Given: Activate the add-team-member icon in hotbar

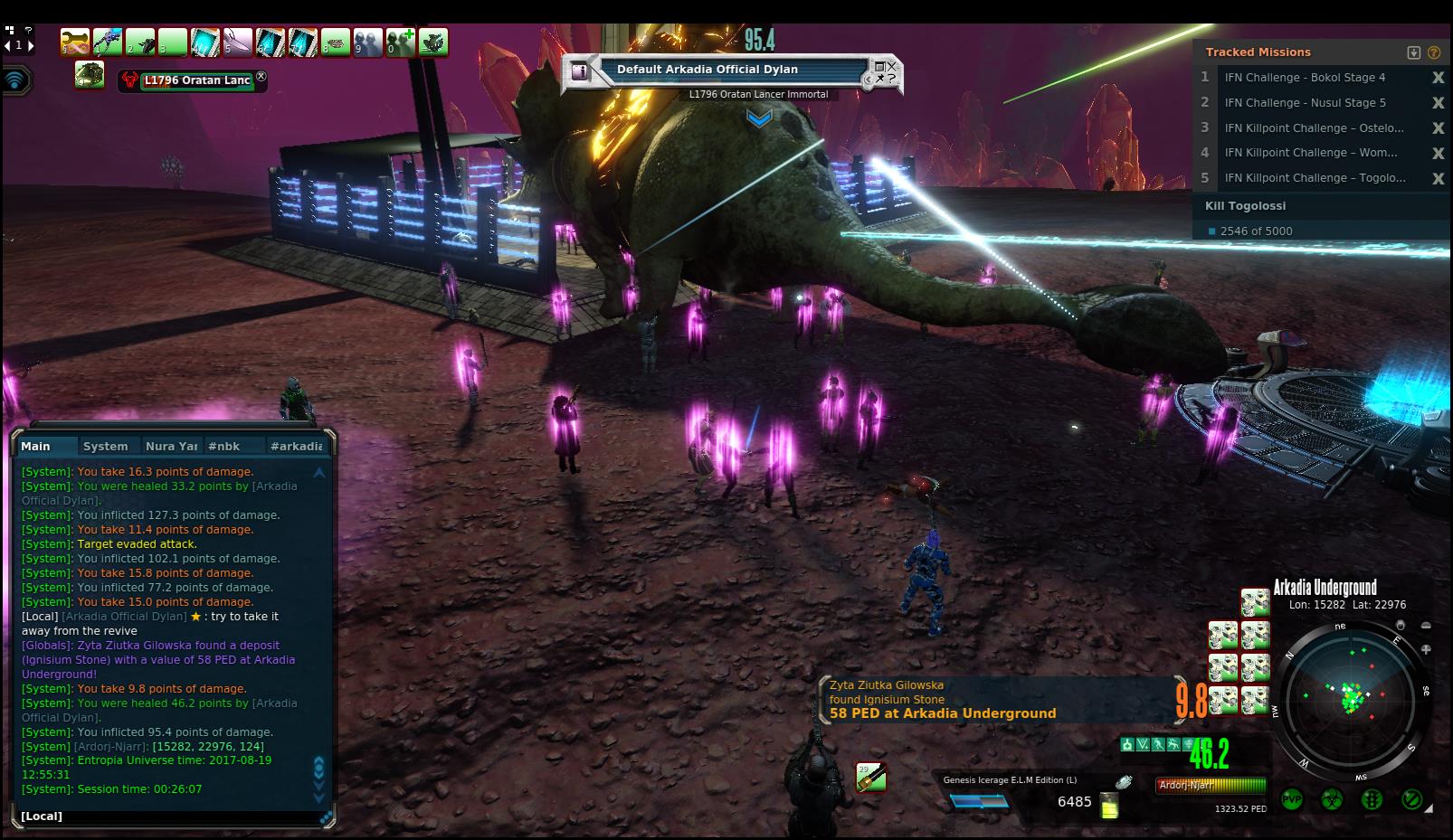Looking at the screenshot, I should click(401, 42).
